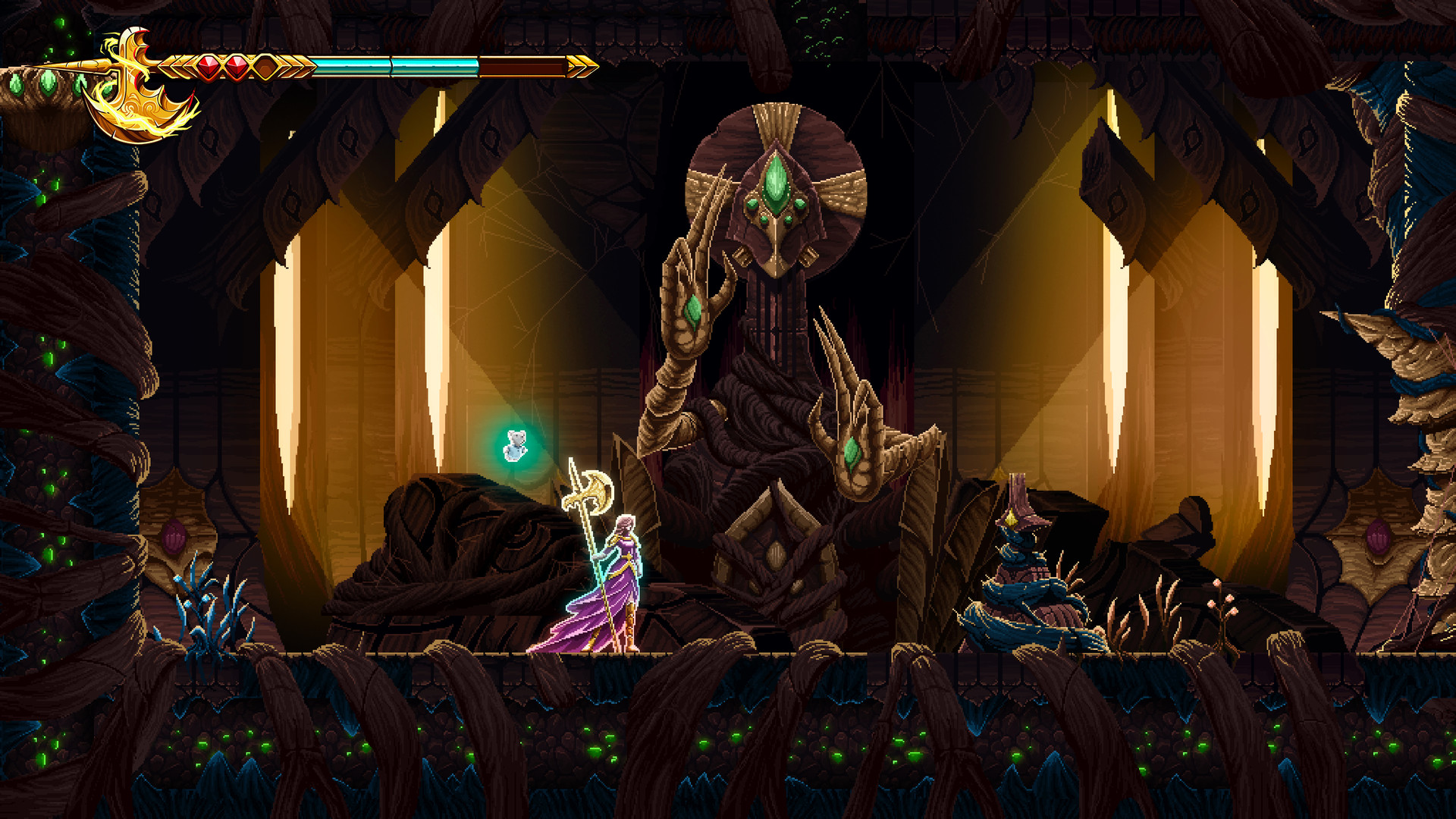The image size is (1456, 819).
Task: Click the second red ruby gem slot
Action: pyautogui.click(x=237, y=66)
